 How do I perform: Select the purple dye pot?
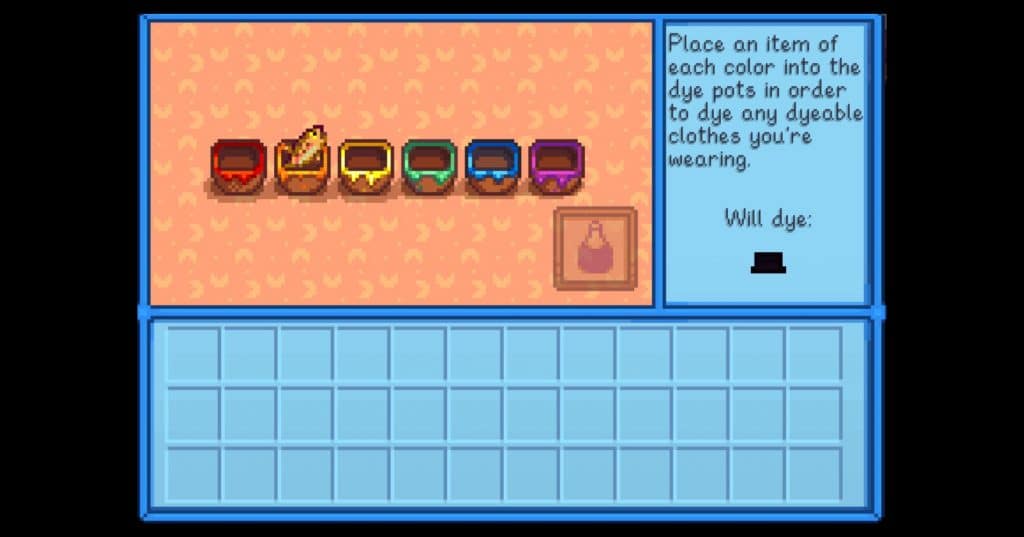[557, 166]
